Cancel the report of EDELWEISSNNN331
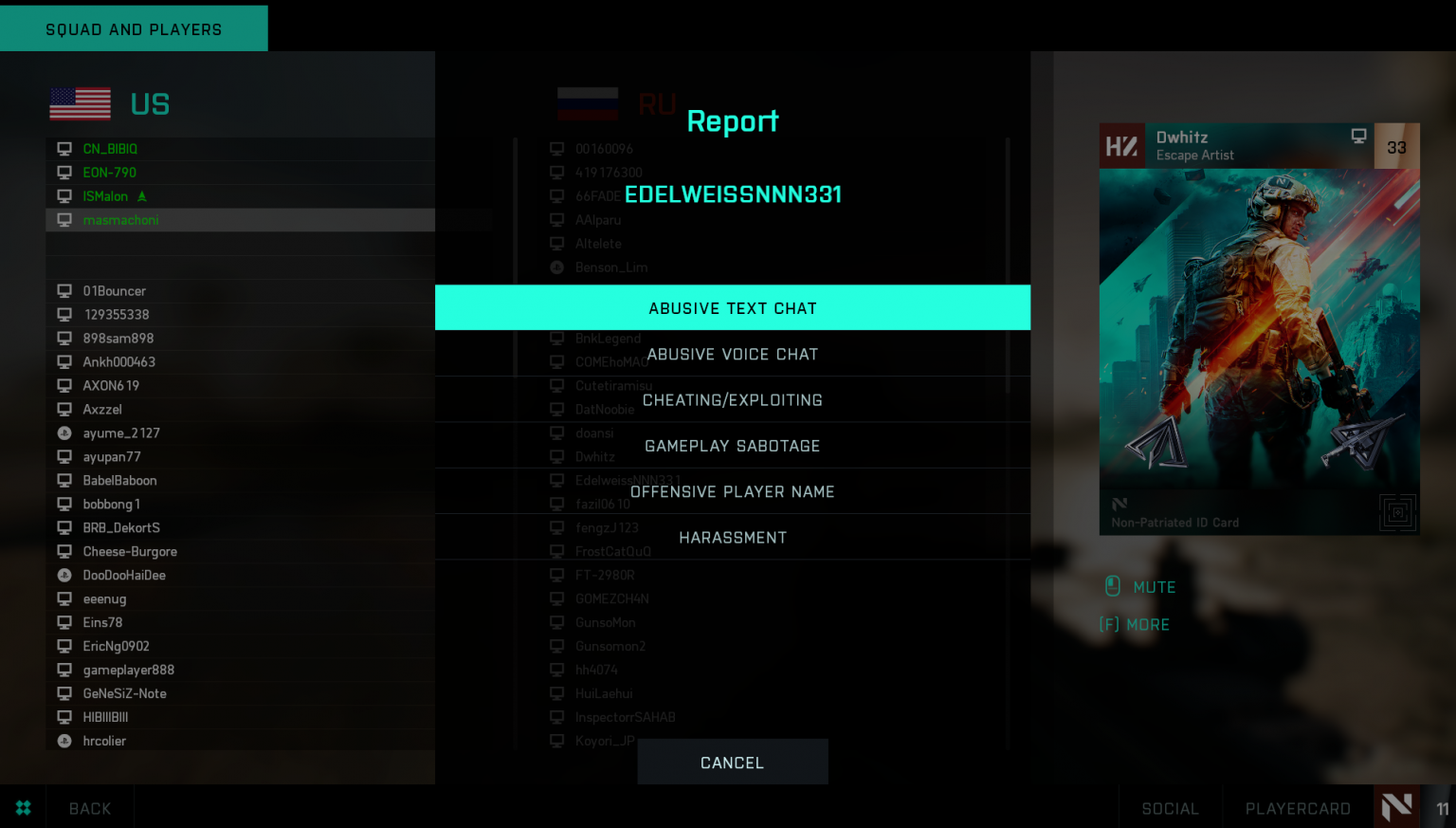Screen dimensions: 1456x828 click(x=732, y=762)
